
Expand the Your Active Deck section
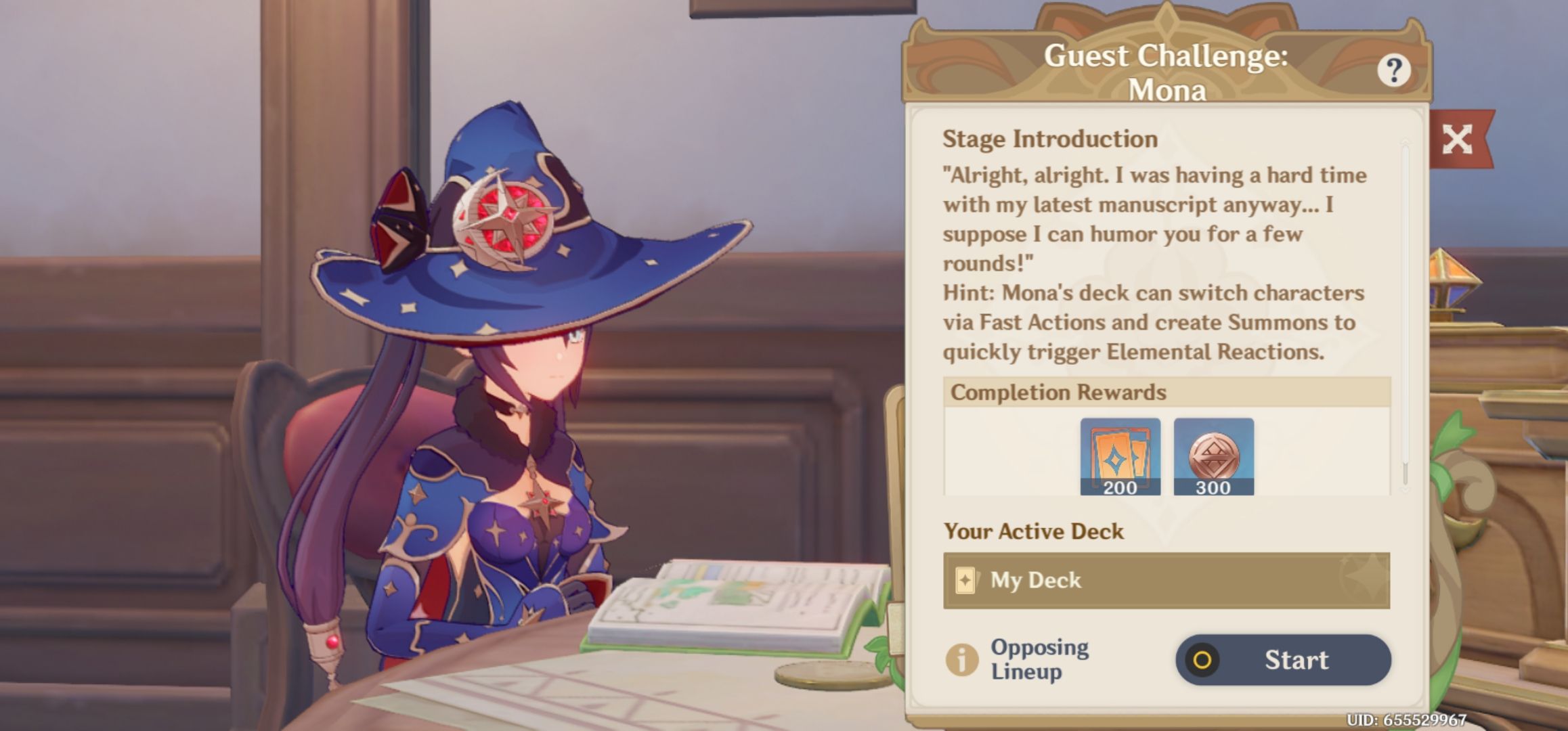pyautogui.click(x=1032, y=531)
